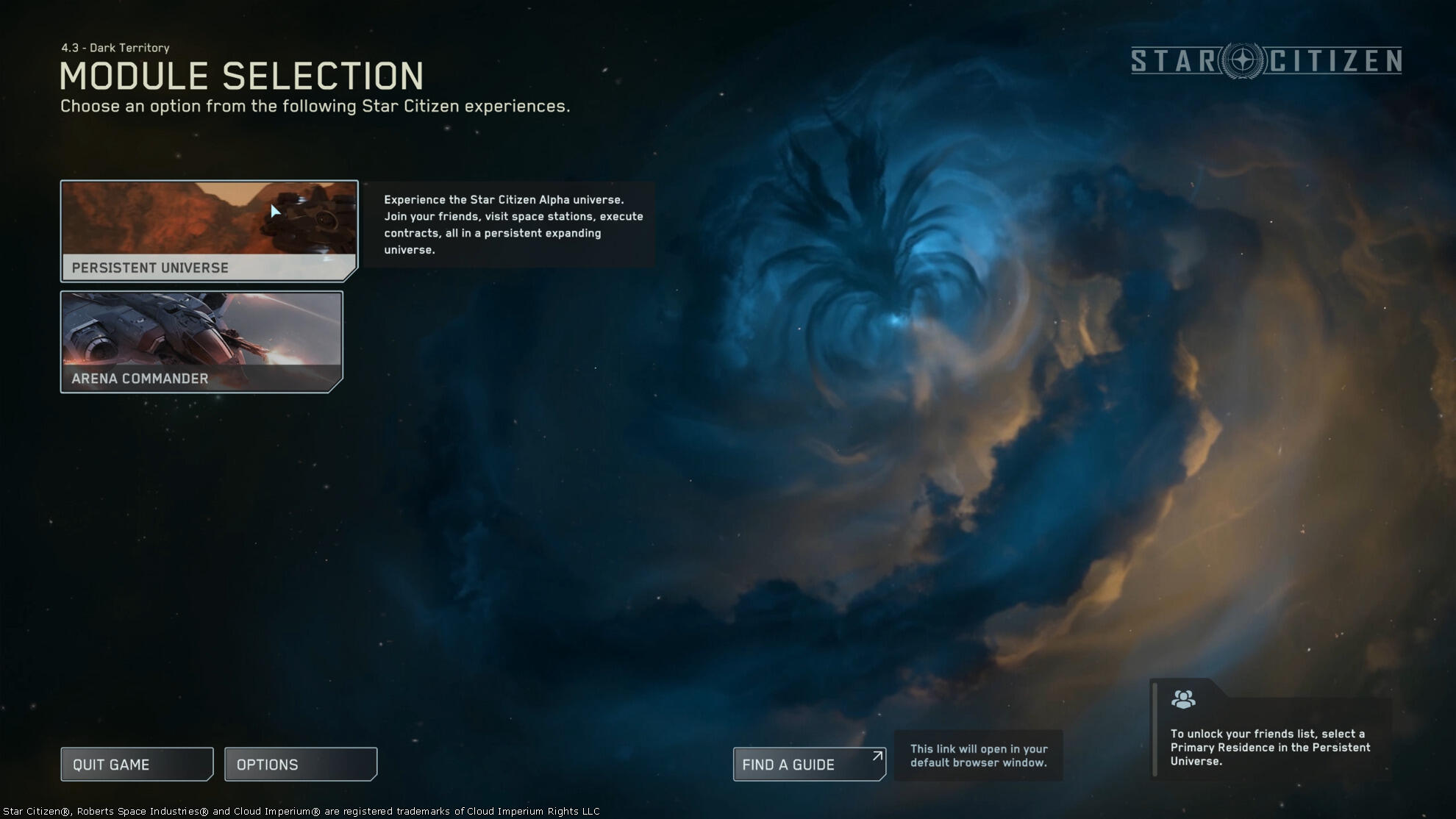The width and height of the screenshot is (1456, 819).
Task: Choose the Arena Commander module
Action: click(x=201, y=342)
